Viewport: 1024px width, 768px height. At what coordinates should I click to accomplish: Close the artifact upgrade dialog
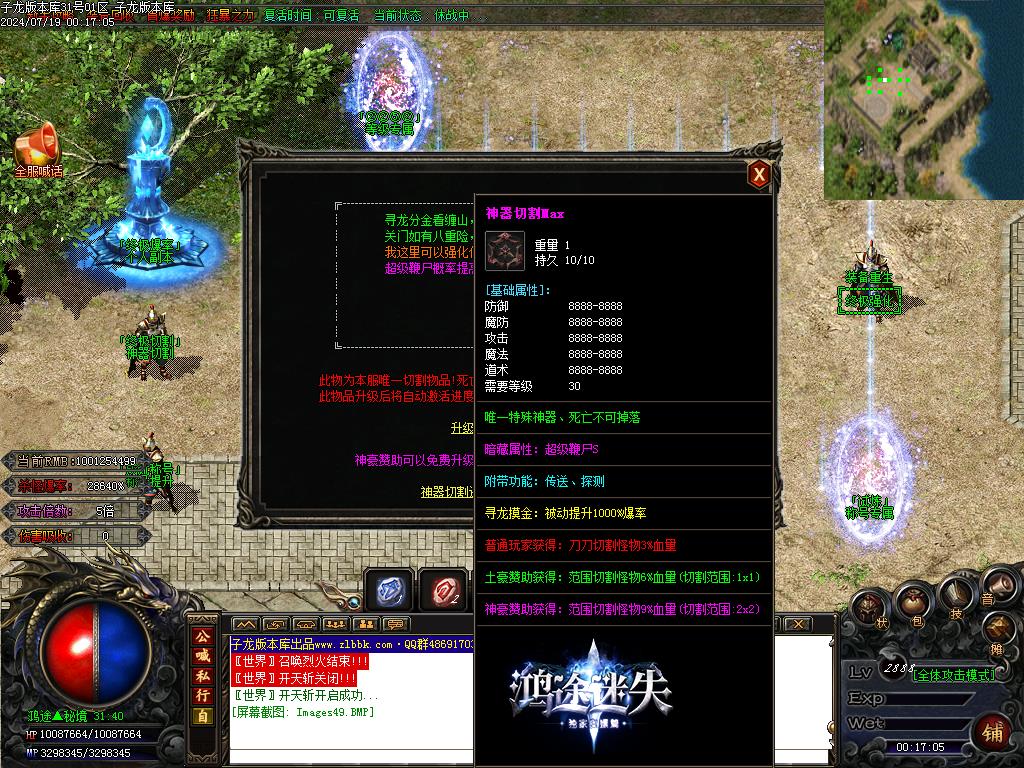[x=759, y=175]
